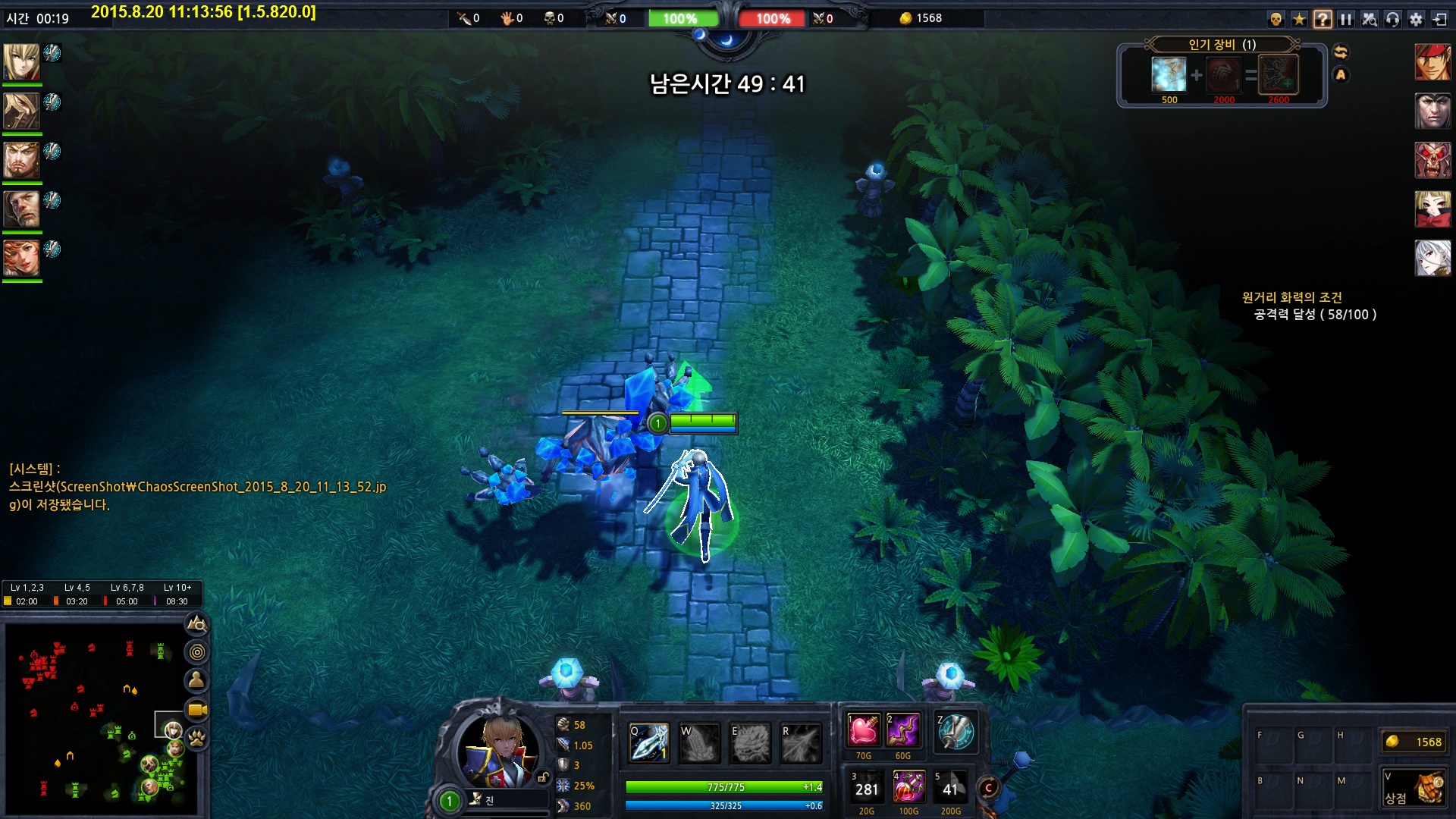Viewport: 1456px width, 819px height.
Task: Buy the 2600 gold combined equipment item
Action: (1279, 76)
